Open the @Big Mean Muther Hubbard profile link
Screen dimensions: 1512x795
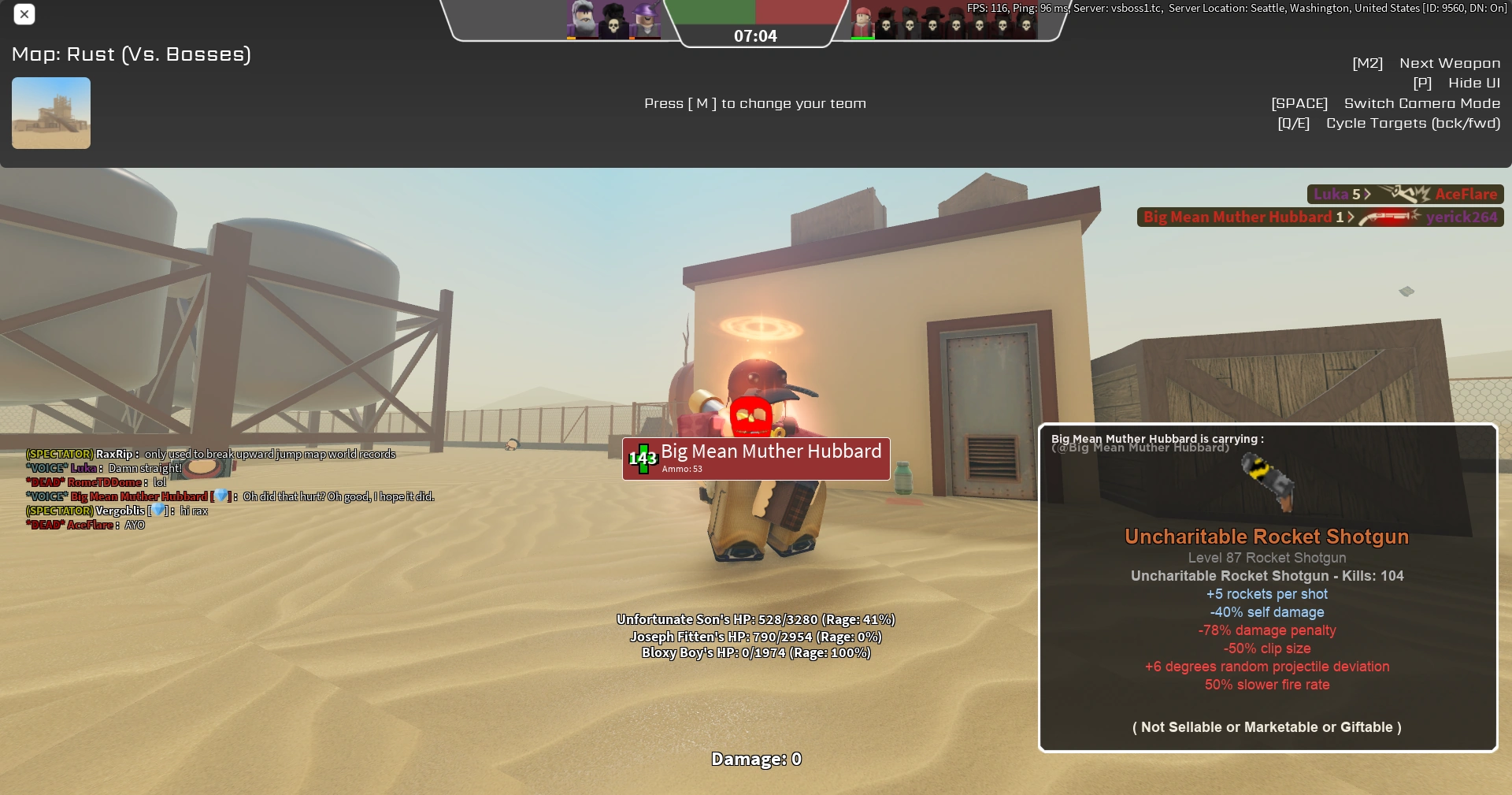tap(1140, 448)
